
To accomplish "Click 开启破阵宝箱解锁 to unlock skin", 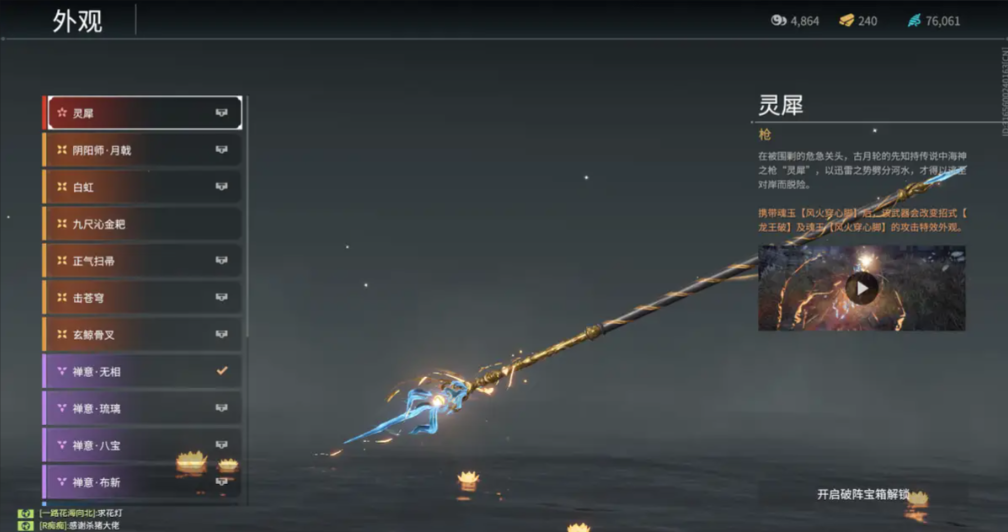I will pyautogui.click(x=863, y=494).
